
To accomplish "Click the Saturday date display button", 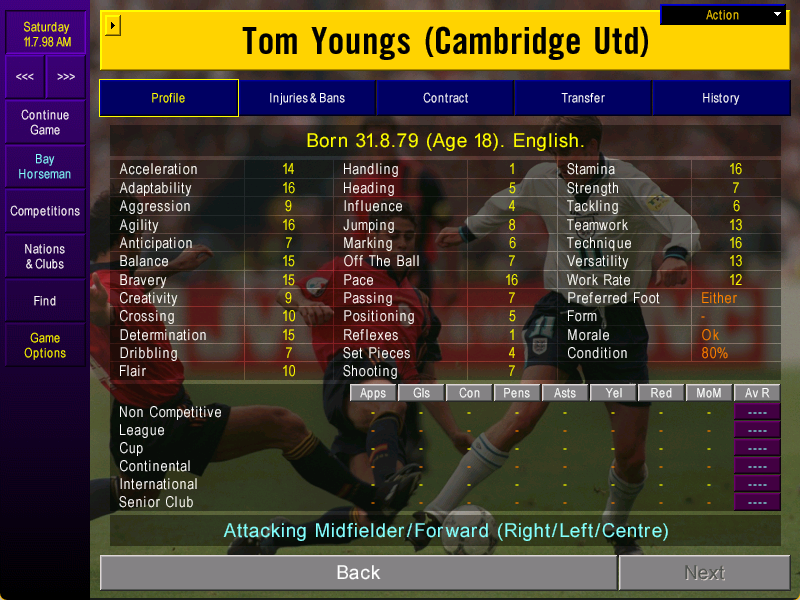I will (x=45, y=34).
